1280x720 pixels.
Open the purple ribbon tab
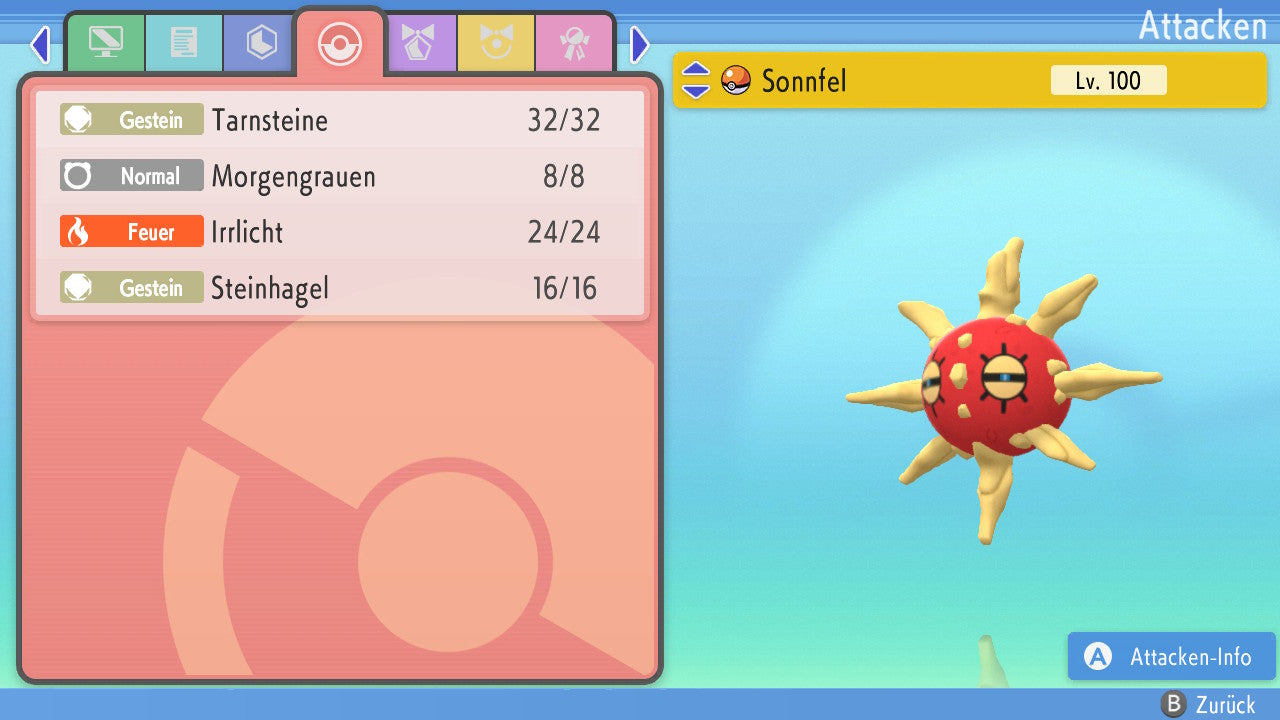418,43
